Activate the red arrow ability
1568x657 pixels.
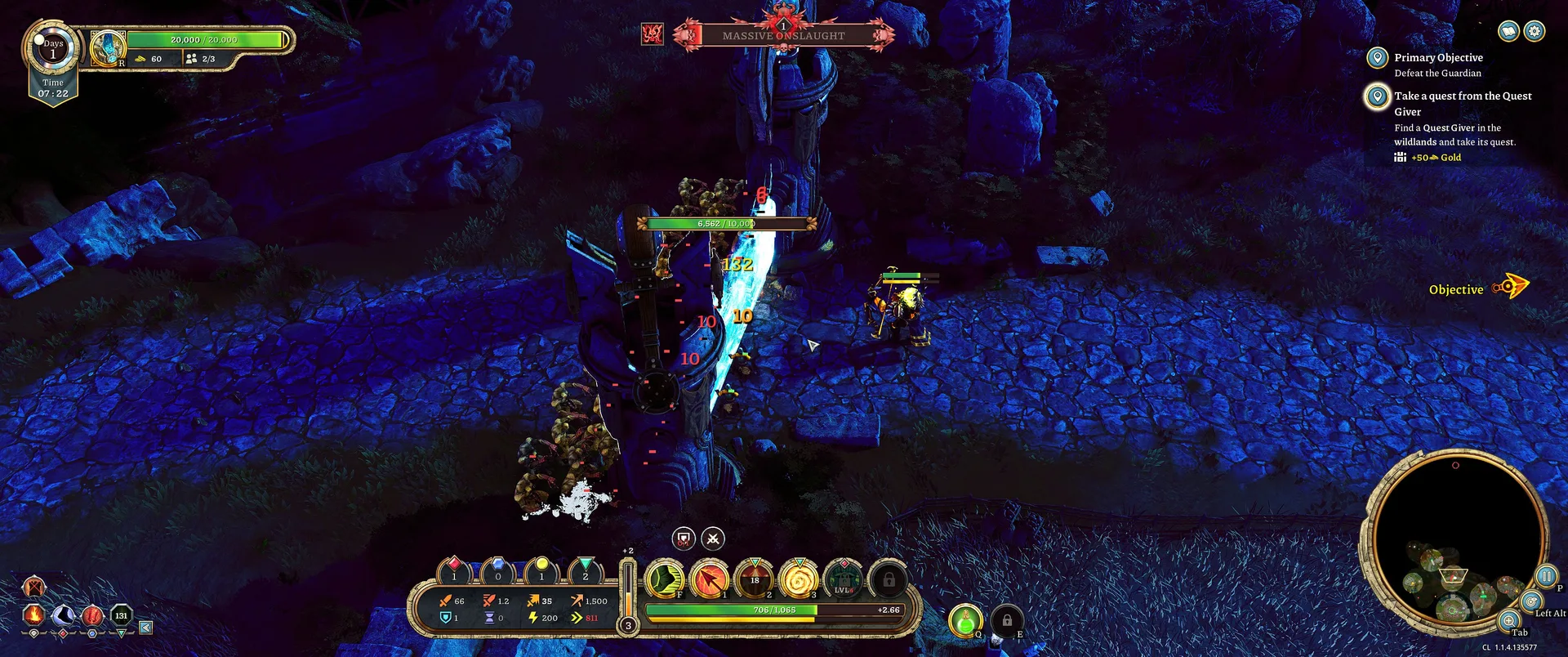tap(710, 579)
